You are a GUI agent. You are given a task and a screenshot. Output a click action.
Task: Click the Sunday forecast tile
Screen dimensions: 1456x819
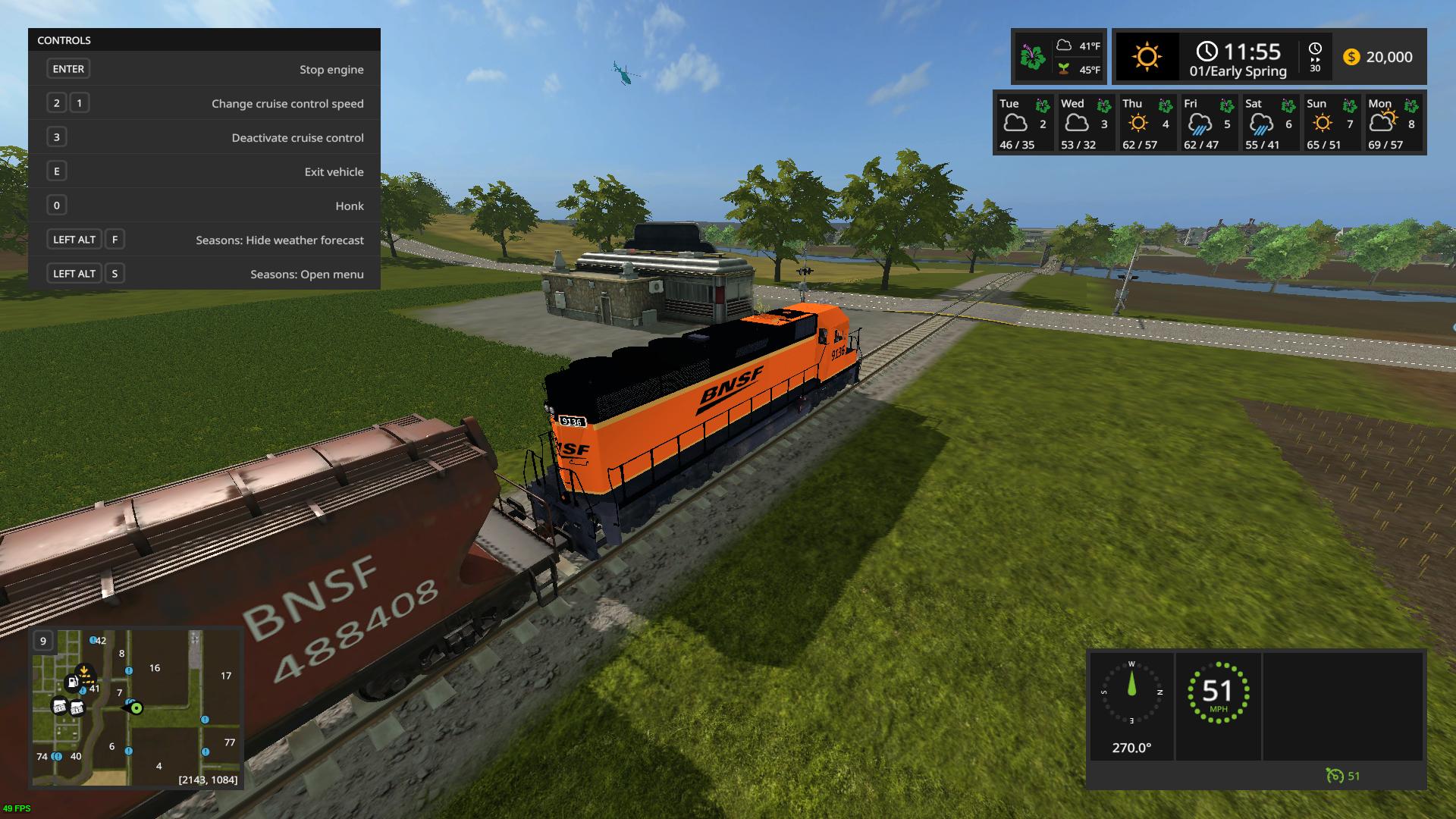(x=1331, y=124)
